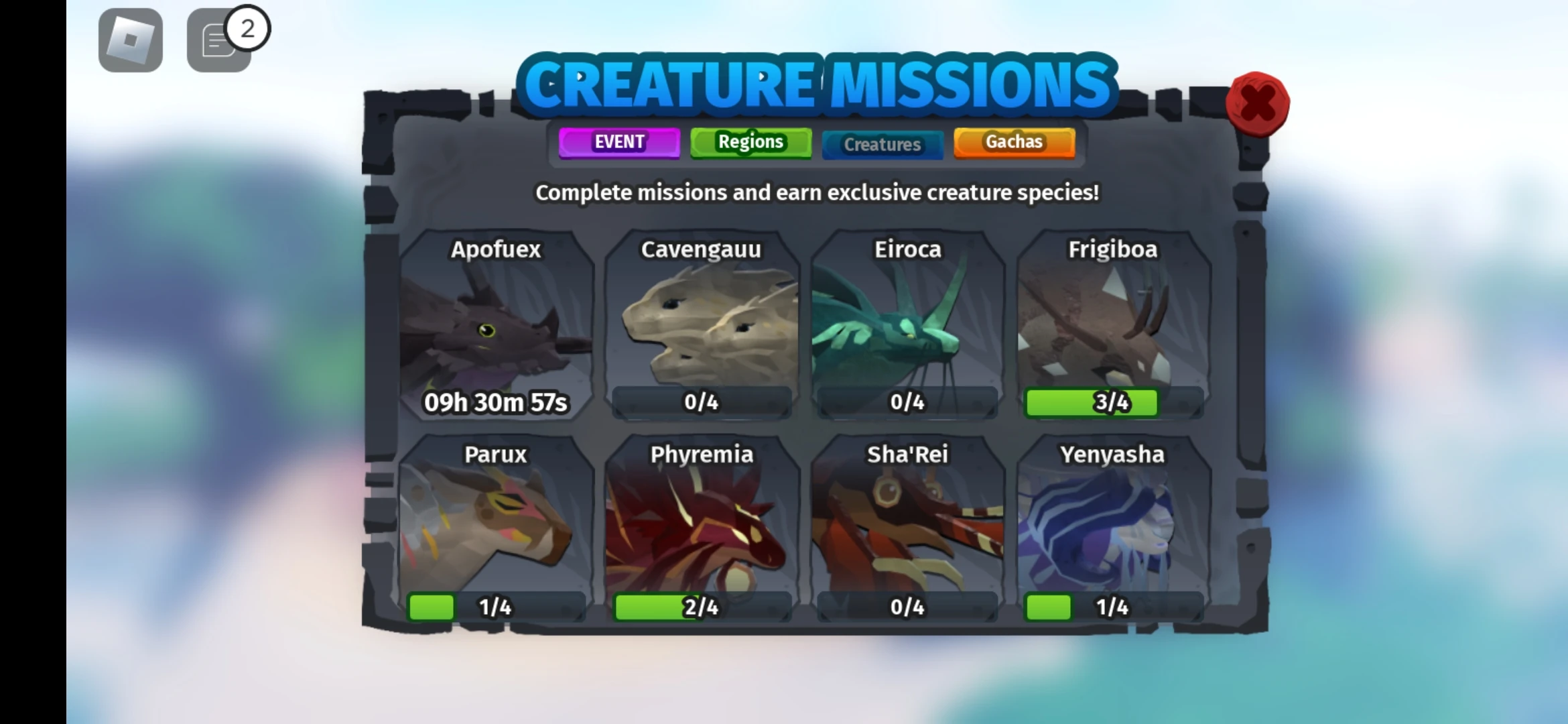
Task: Switch to the Creatures tab
Action: coord(882,144)
